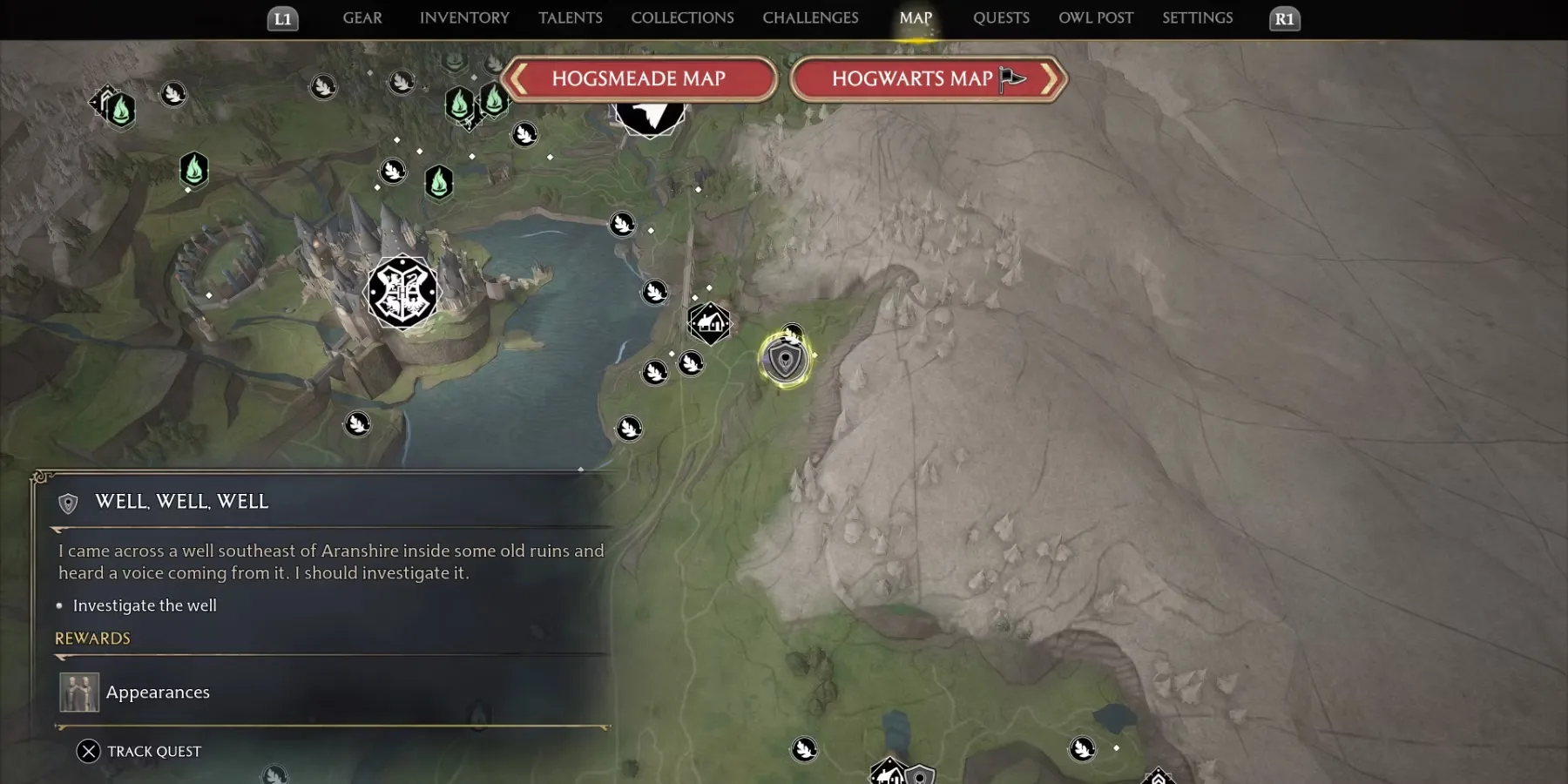This screenshot has width=1568, height=784.
Task: Open the Collections tab
Action: 682,18
